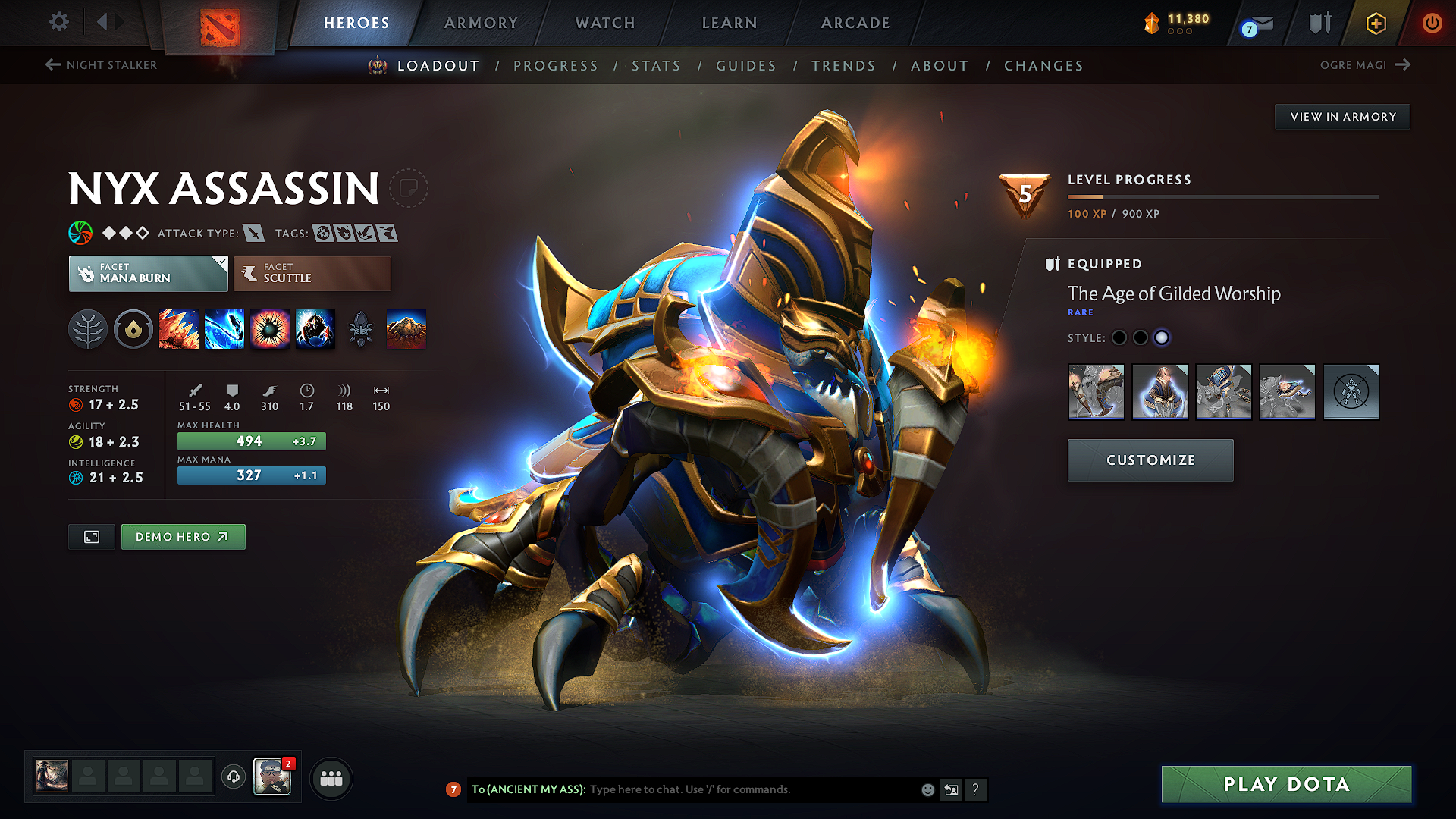The height and width of the screenshot is (819, 1456).
Task: Open Nyx Assassin's talent tree icon
Action: [x=88, y=329]
